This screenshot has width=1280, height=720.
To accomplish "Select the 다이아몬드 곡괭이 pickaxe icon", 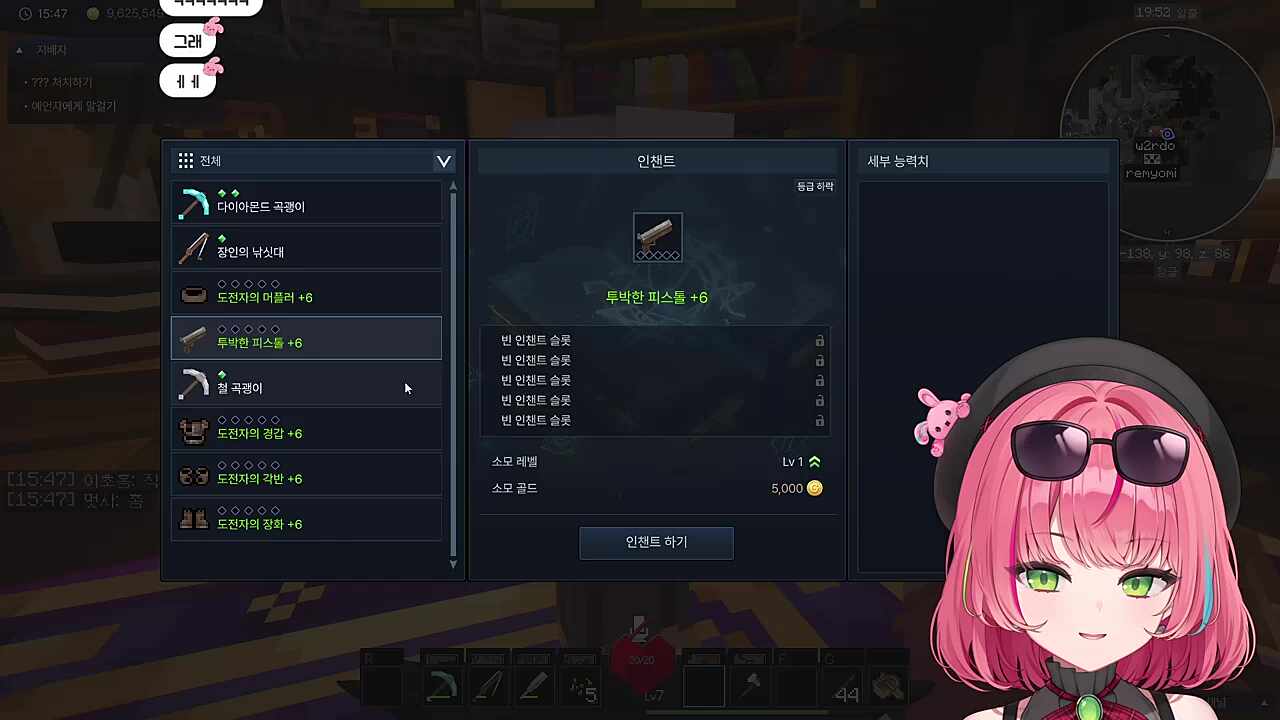I will (x=194, y=205).
